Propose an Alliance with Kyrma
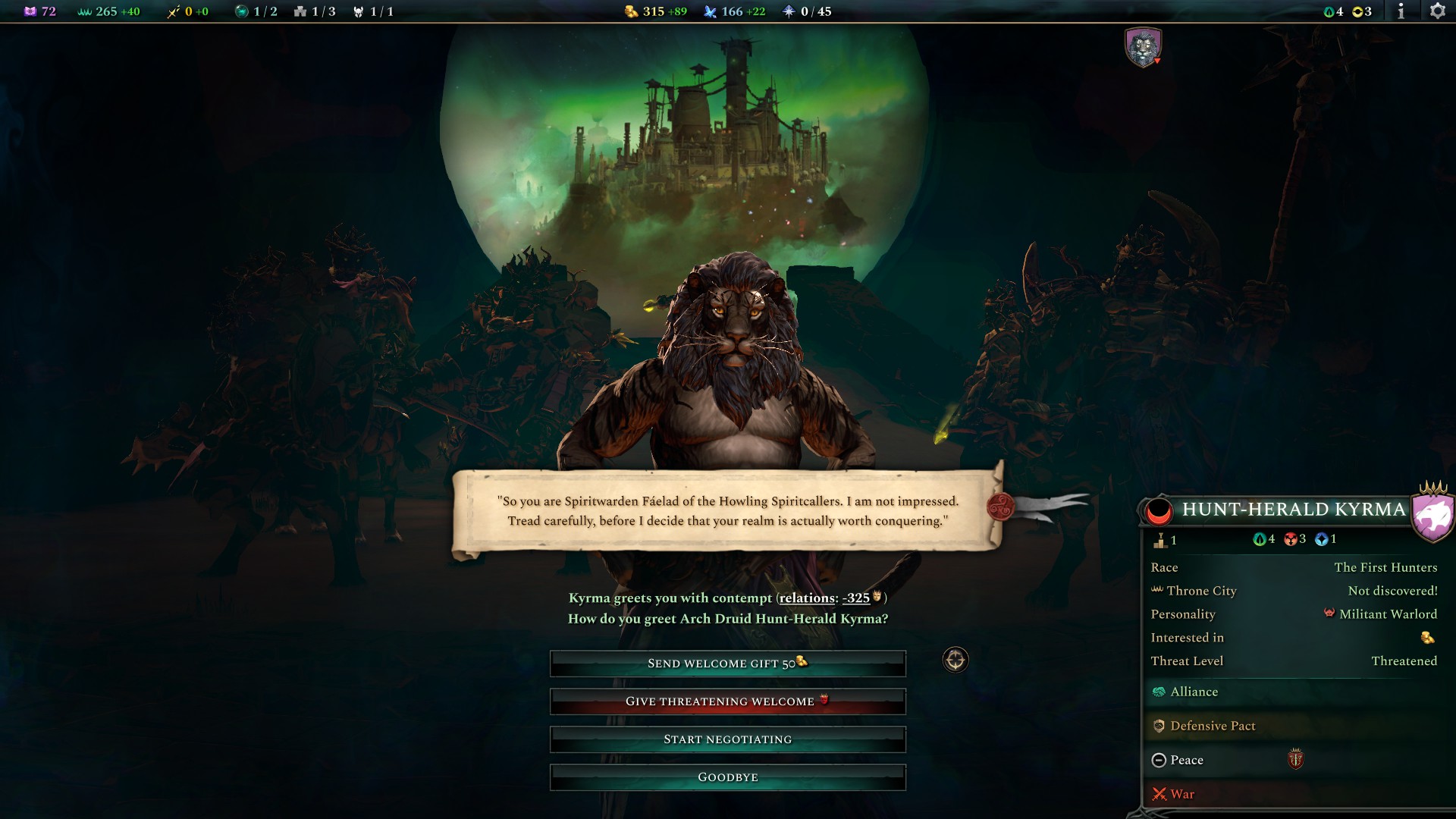Screen dimensions: 1456x819 click(x=1195, y=692)
